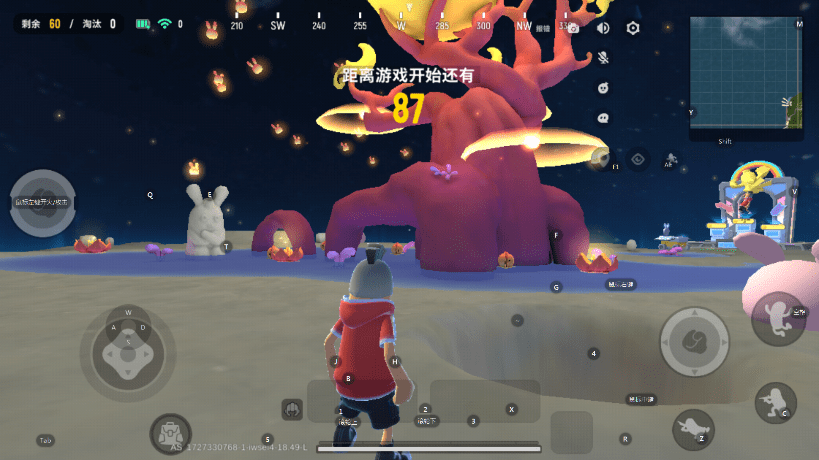
Task: Open the minimap
Action: click(x=746, y=72)
